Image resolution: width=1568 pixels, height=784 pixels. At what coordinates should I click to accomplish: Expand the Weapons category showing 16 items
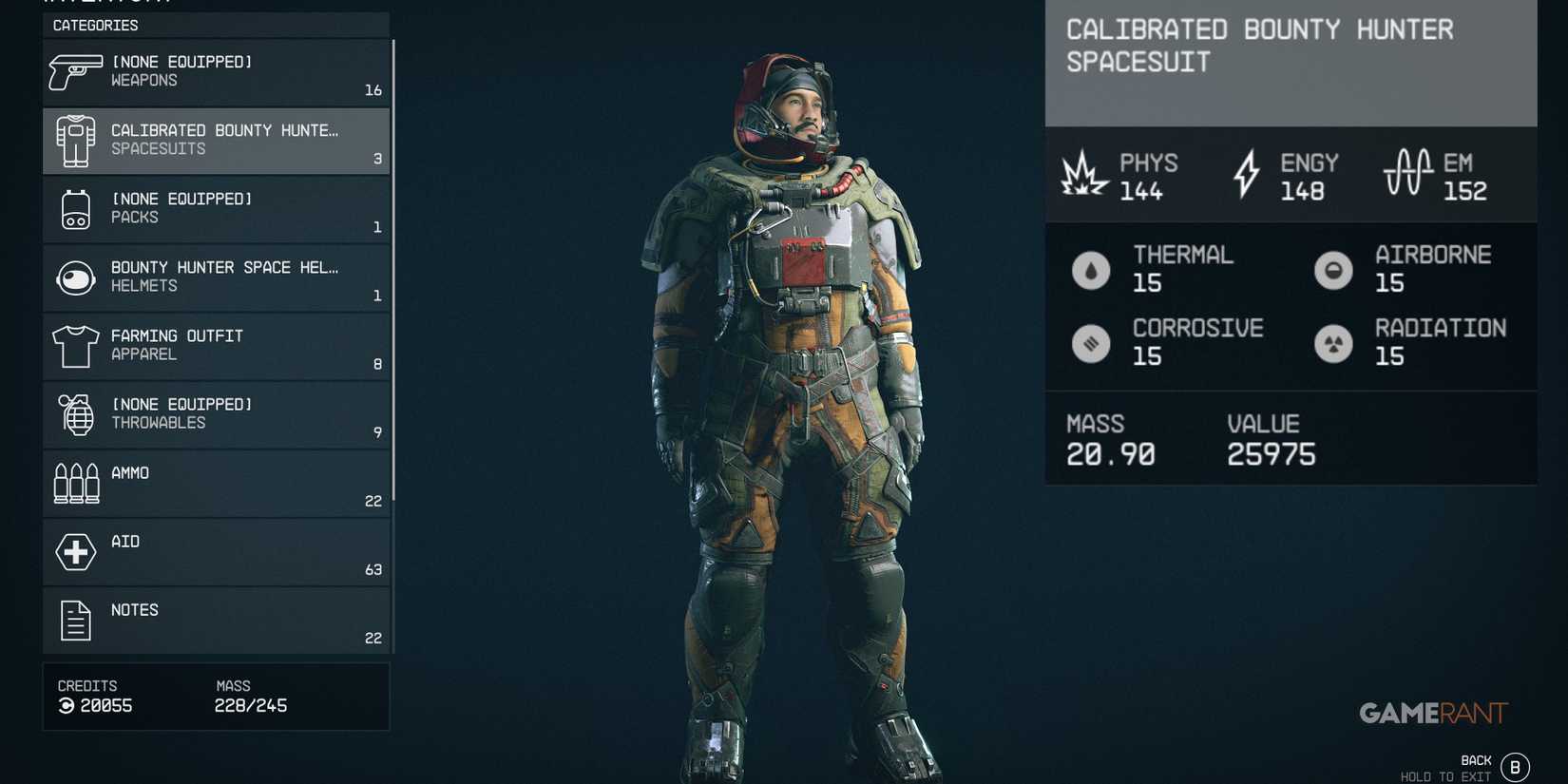click(x=216, y=71)
